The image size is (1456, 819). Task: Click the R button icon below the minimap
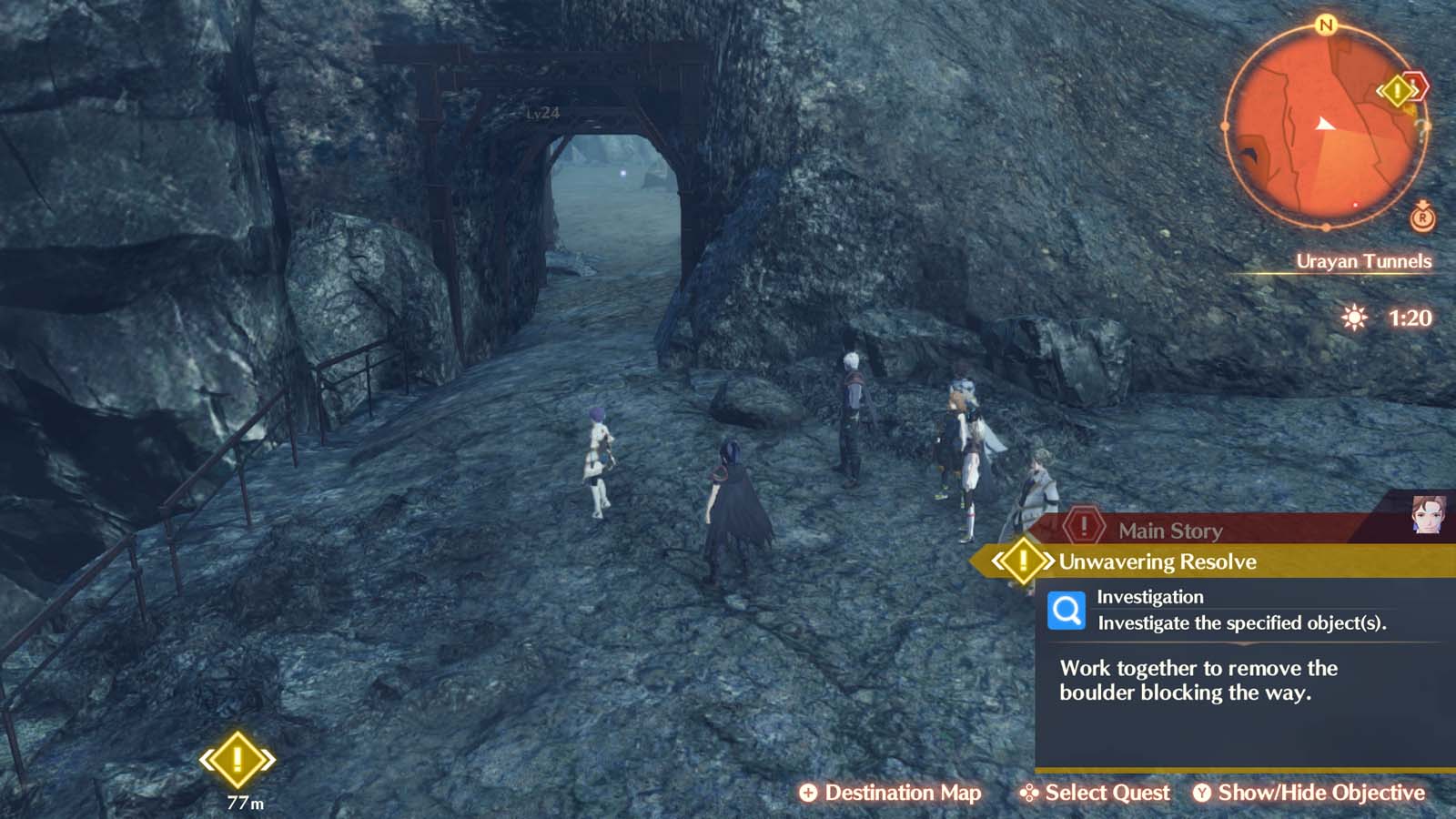(x=1421, y=219)
